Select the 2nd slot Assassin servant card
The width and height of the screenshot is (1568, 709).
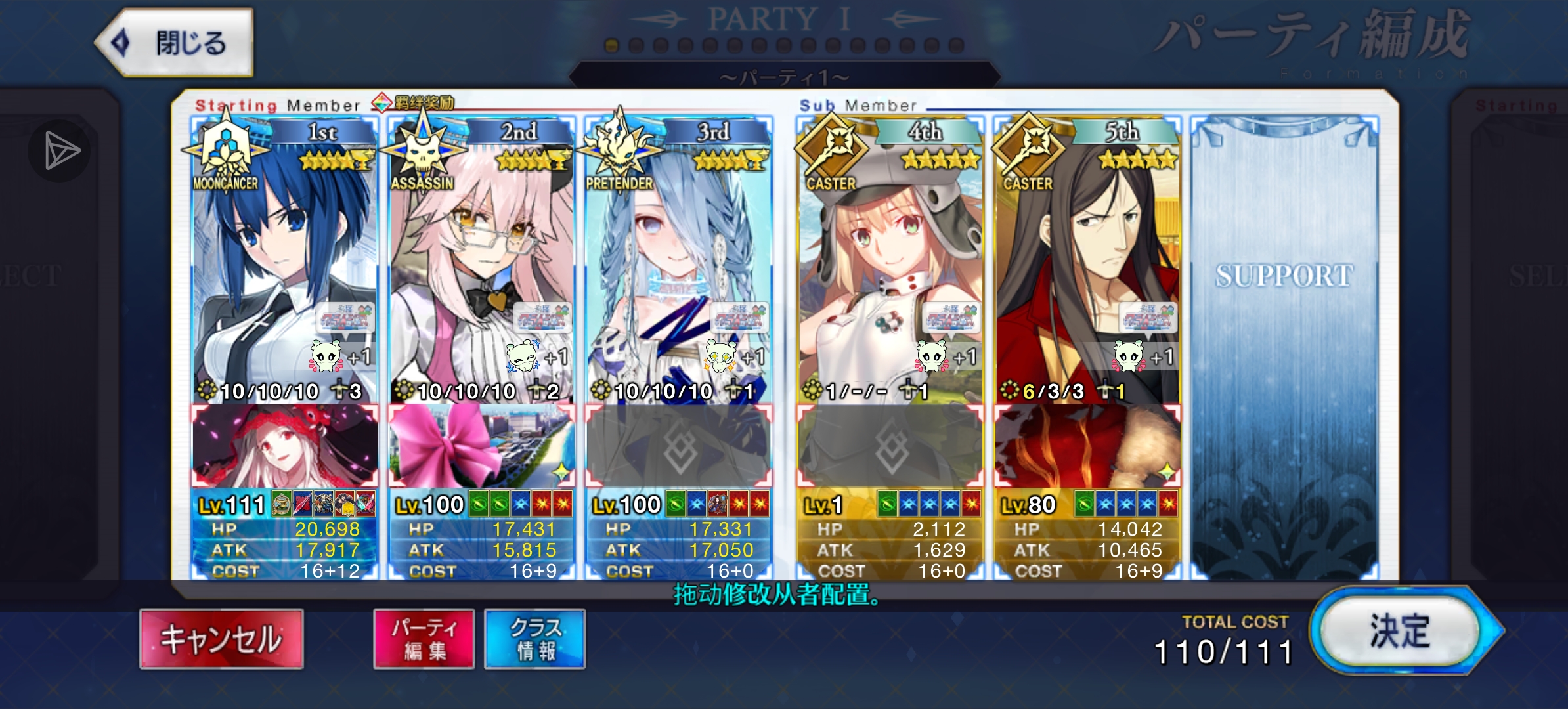click(481, 263)
